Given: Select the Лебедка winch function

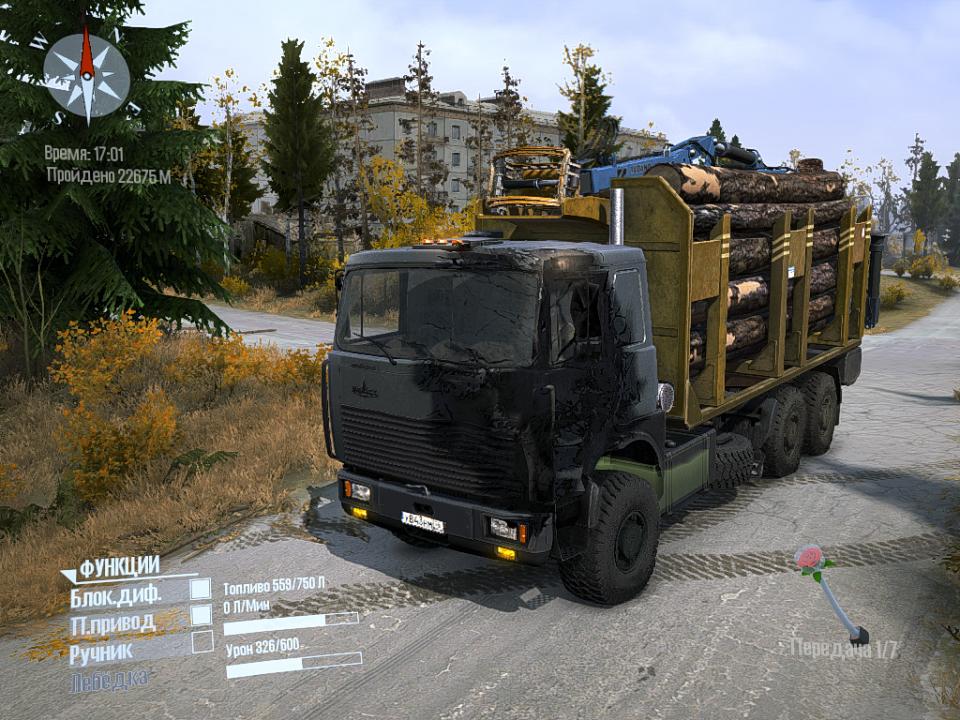Looking at the screenshot, I should [111, 680].
